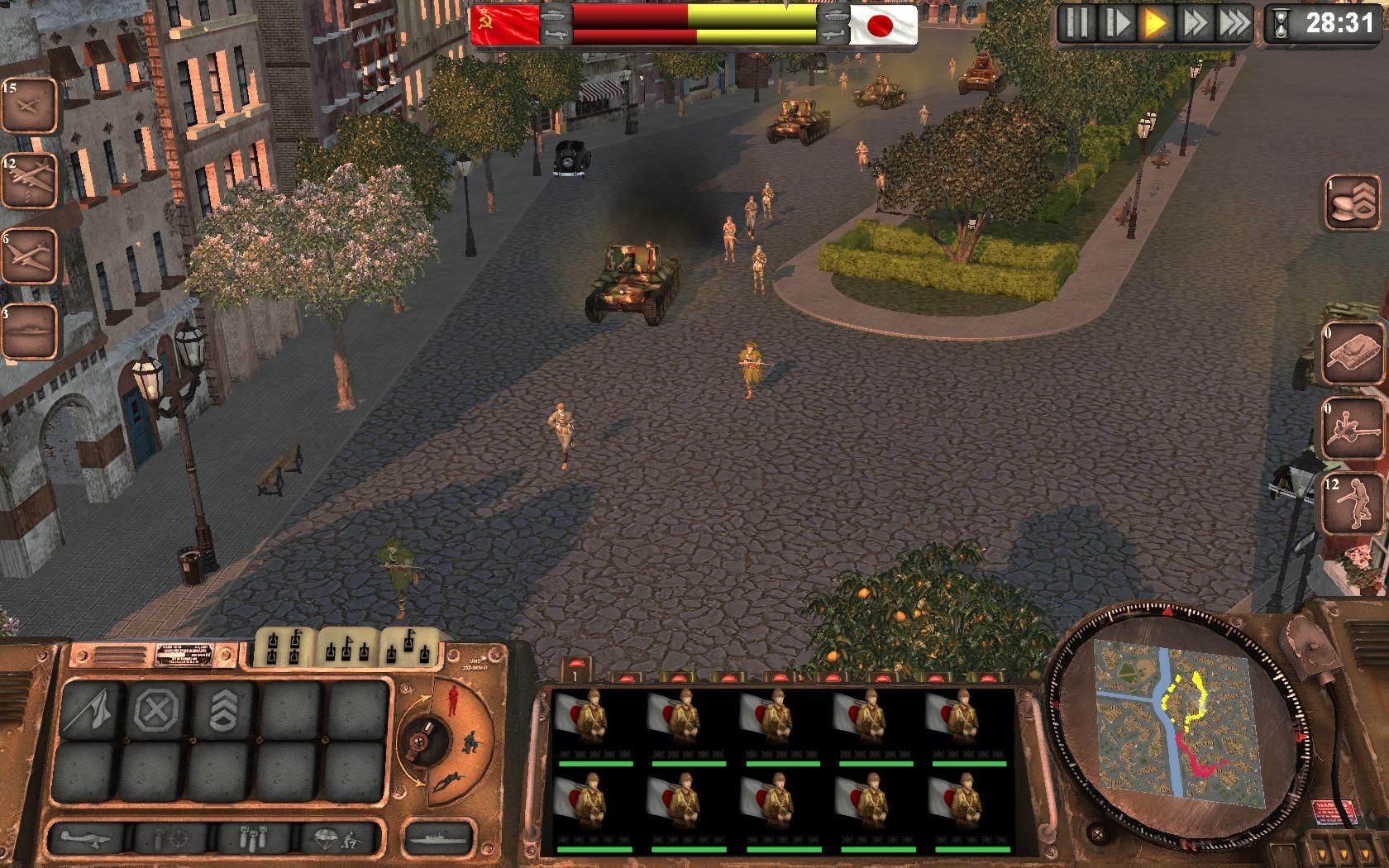
Task: Issue the stop order (crossed octagon)
Action: pos(157,710)
